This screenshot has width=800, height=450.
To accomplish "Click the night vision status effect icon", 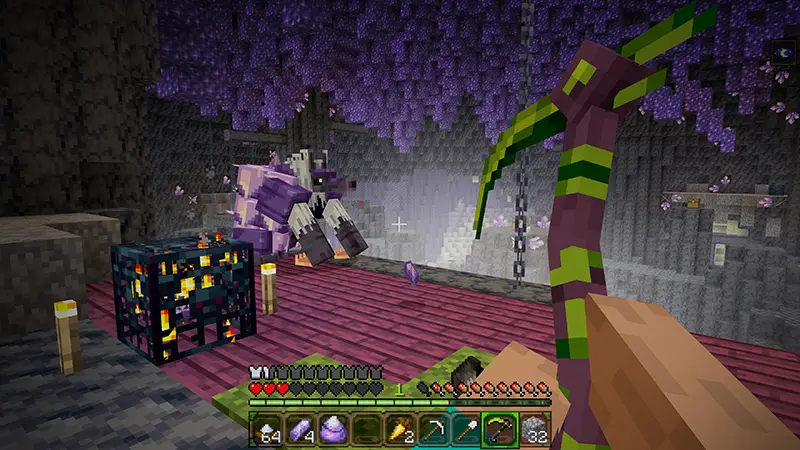I will 782,50.
